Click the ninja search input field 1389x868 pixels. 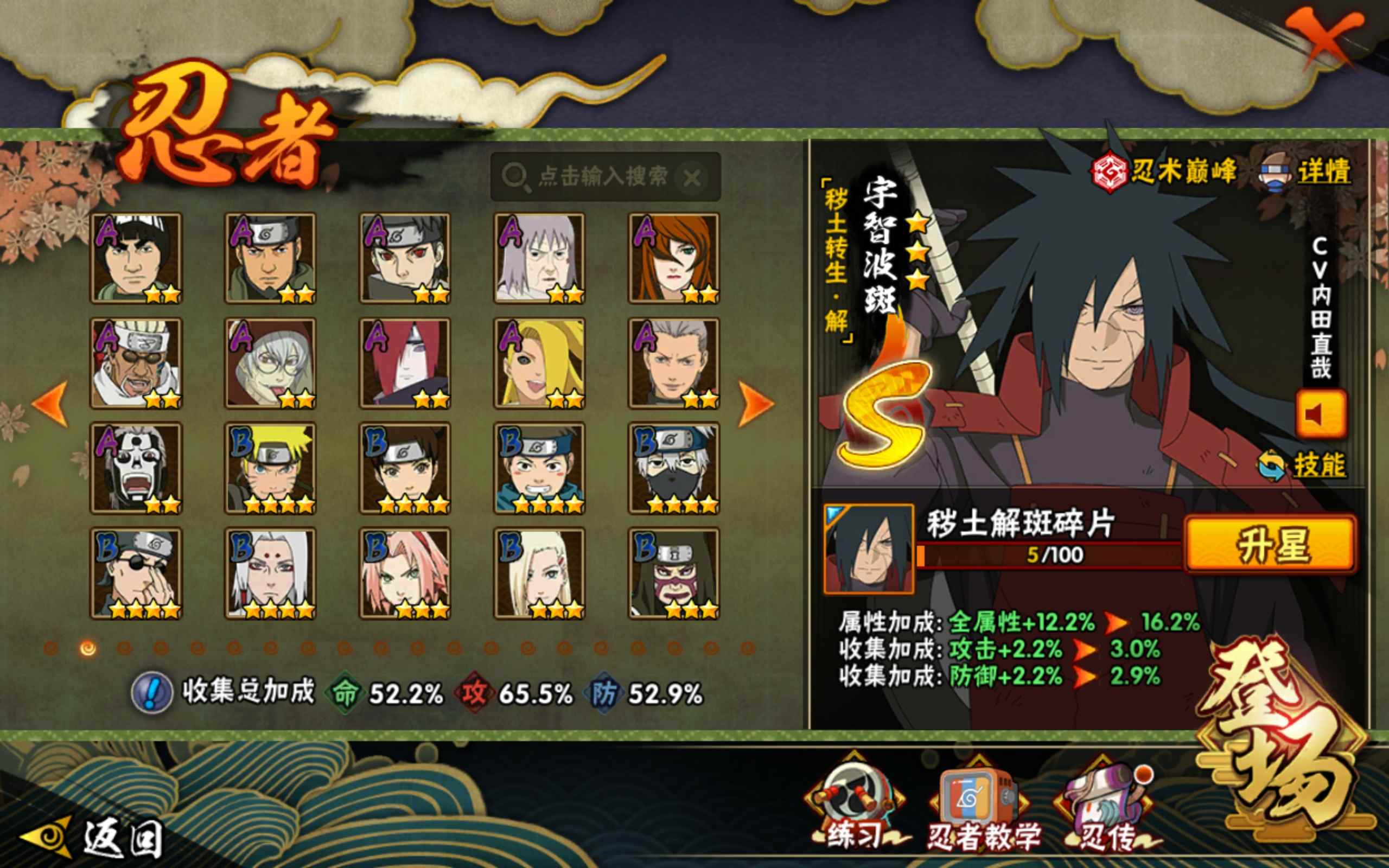pos(602,176)
